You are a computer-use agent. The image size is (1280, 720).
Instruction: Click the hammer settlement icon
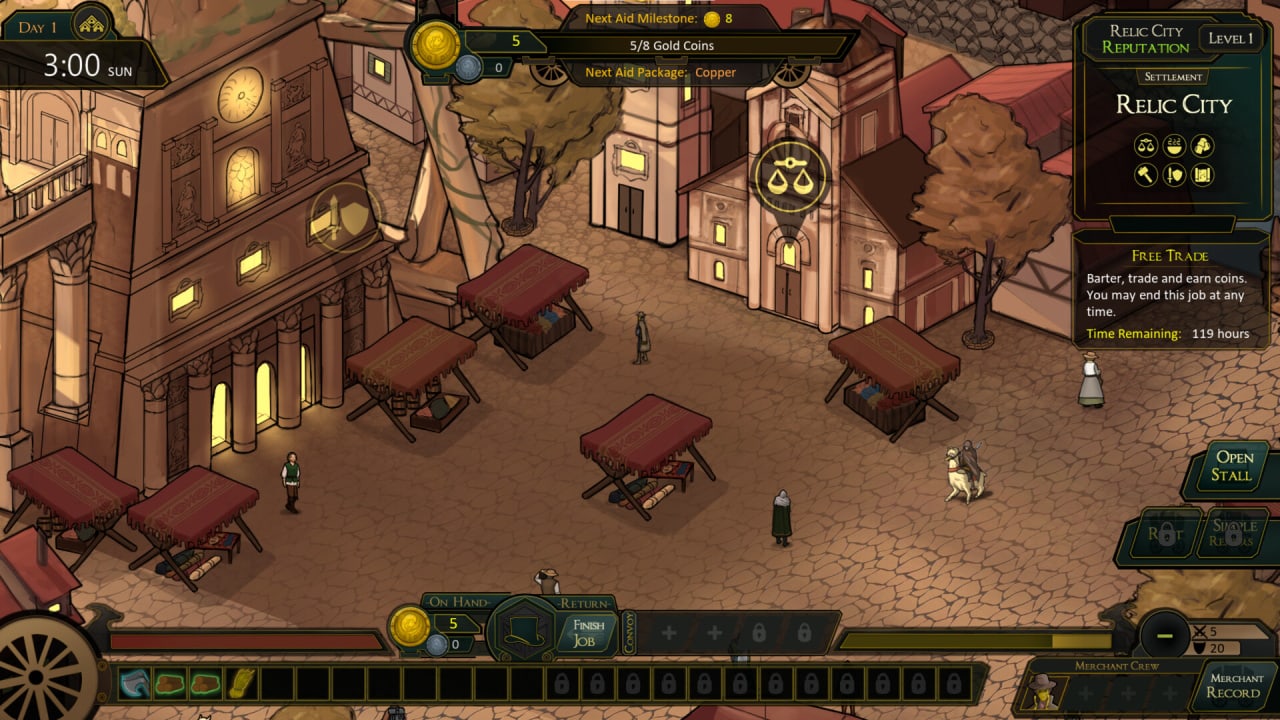(x=1146, y=175)
